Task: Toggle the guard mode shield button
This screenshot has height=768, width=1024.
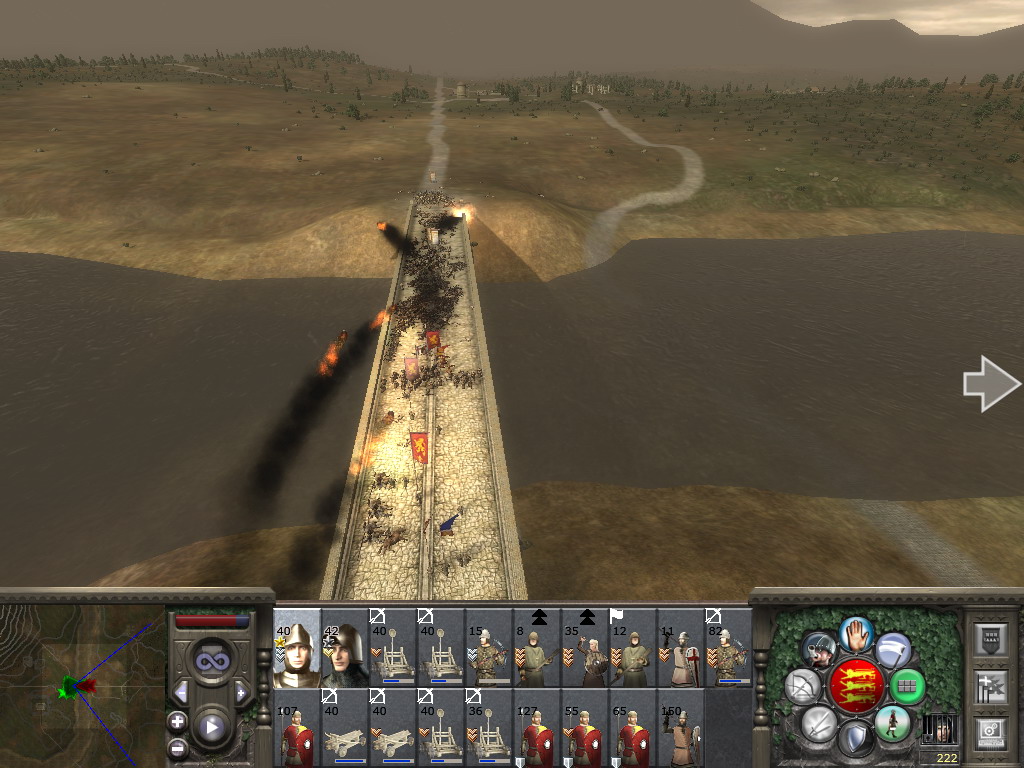Action: coord(855,739)
